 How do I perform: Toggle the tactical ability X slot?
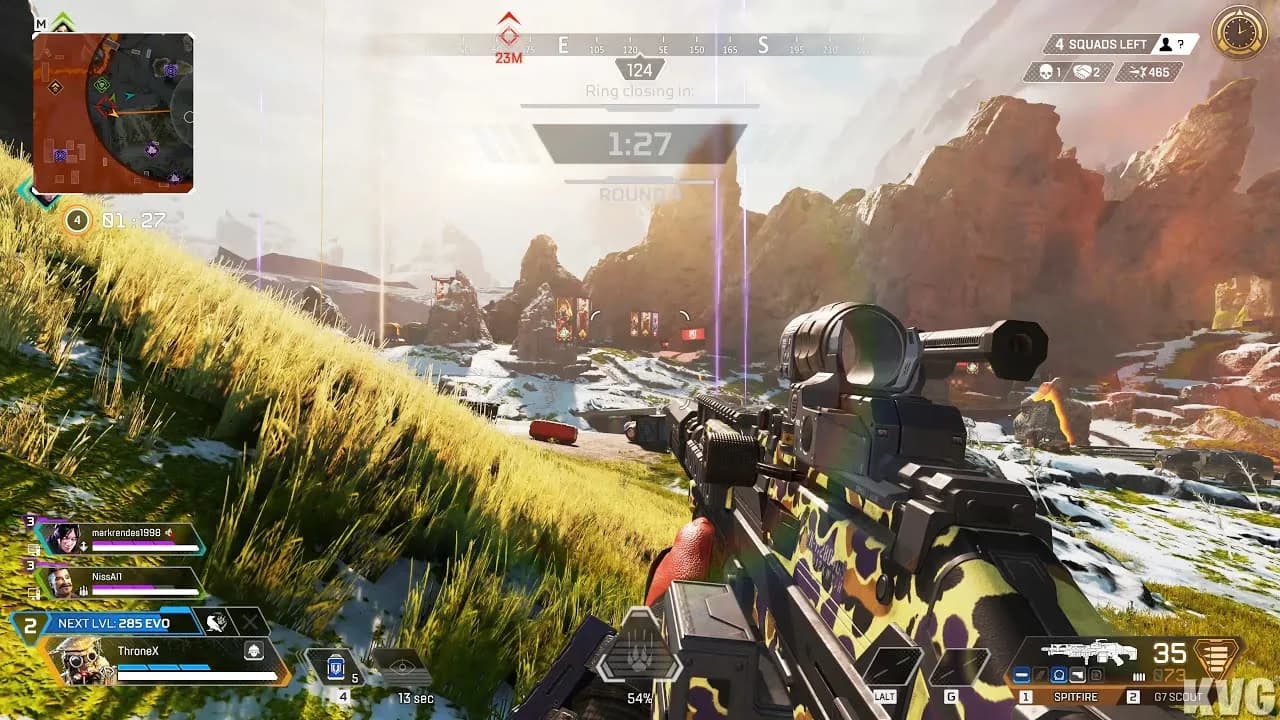[x=251, y=622]
